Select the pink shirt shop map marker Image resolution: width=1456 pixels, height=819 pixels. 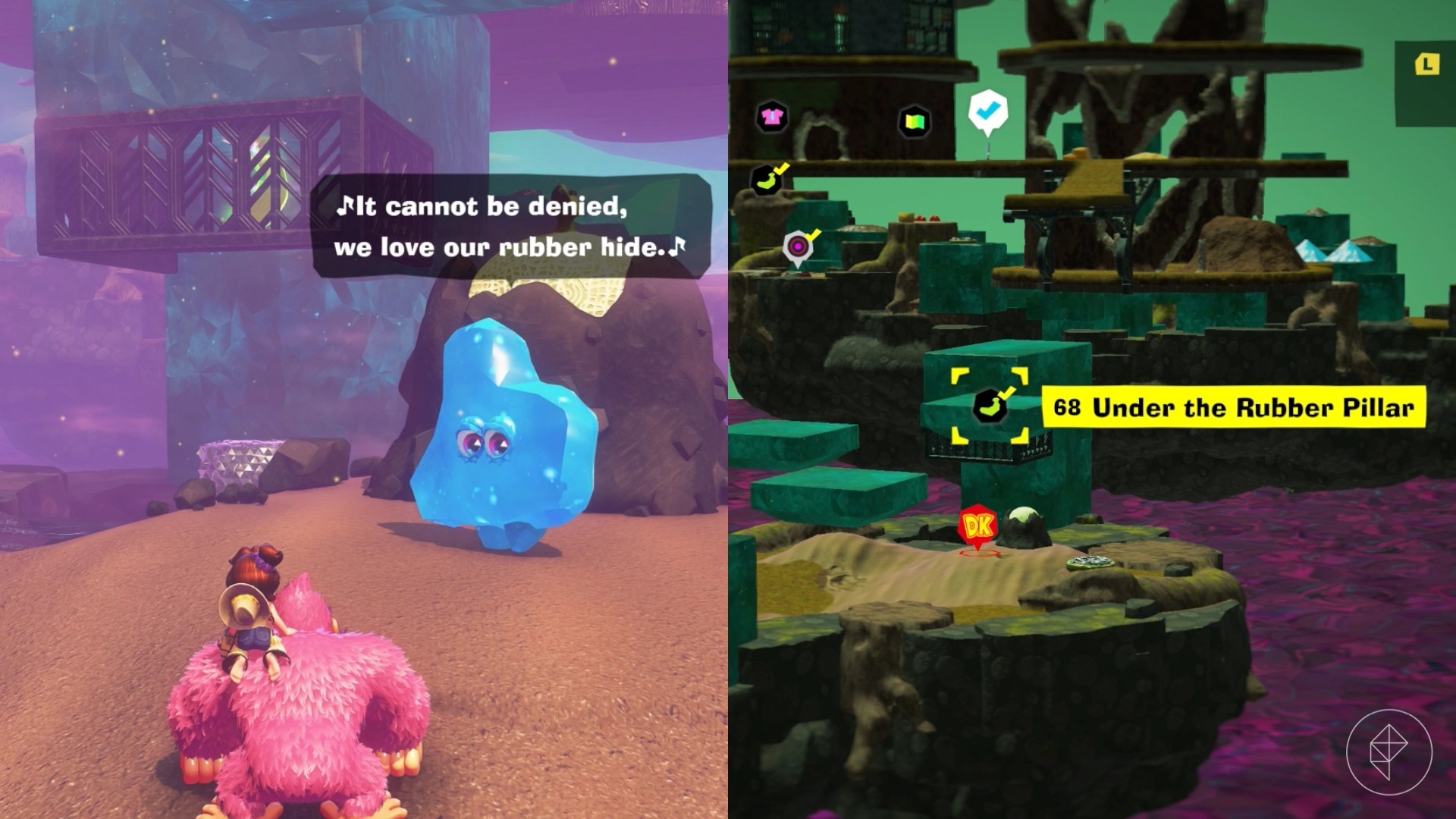pos(771,118)
